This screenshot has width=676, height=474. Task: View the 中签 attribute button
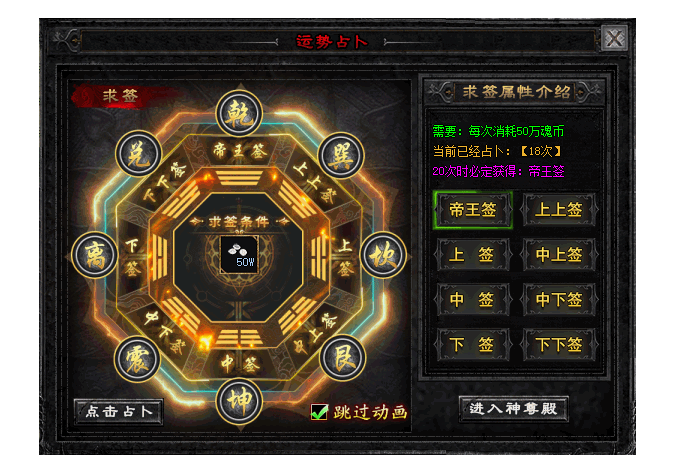point(473,300)
